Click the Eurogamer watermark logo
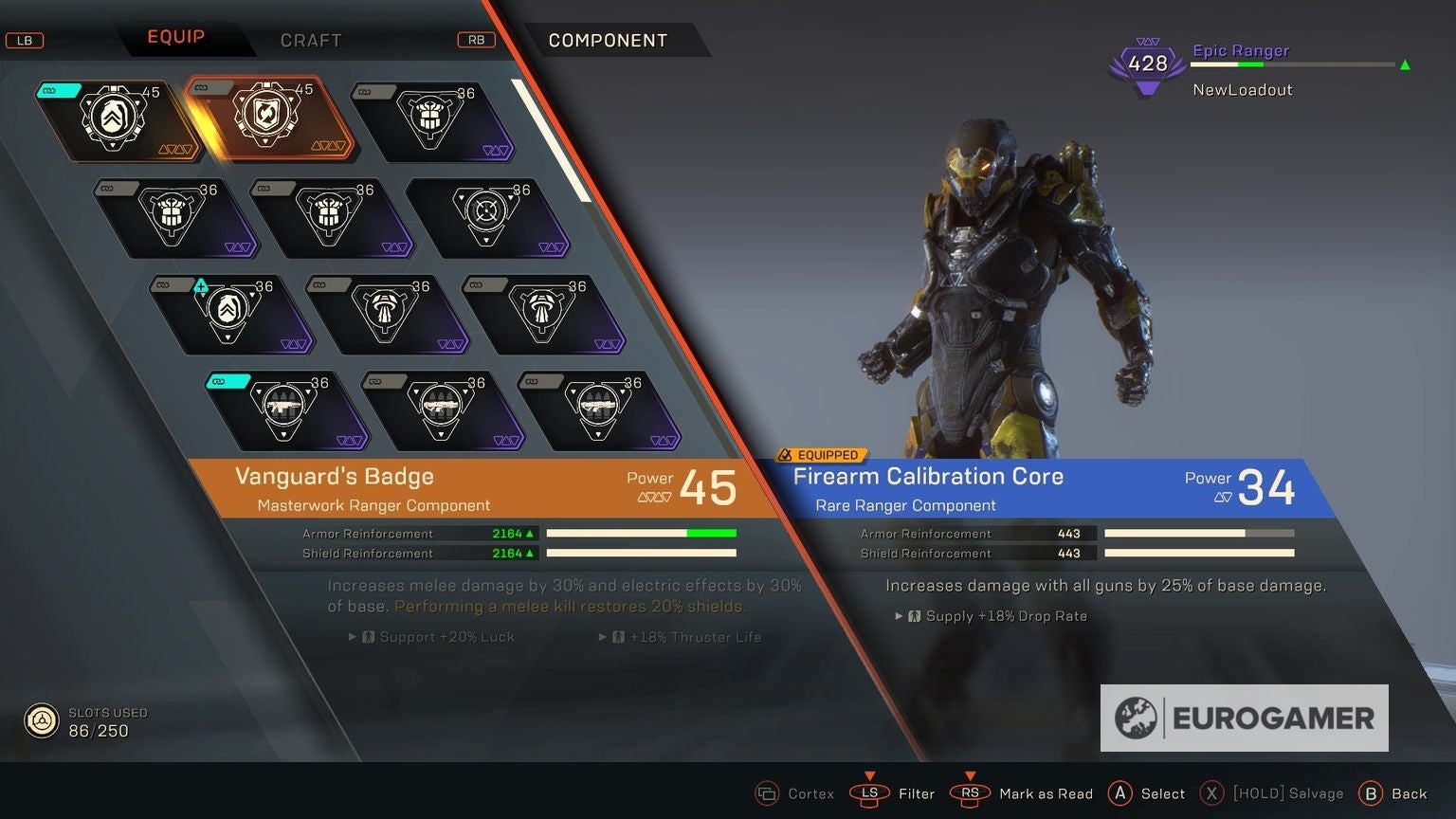This screenshot has height=819, width=1456. 1244,719
